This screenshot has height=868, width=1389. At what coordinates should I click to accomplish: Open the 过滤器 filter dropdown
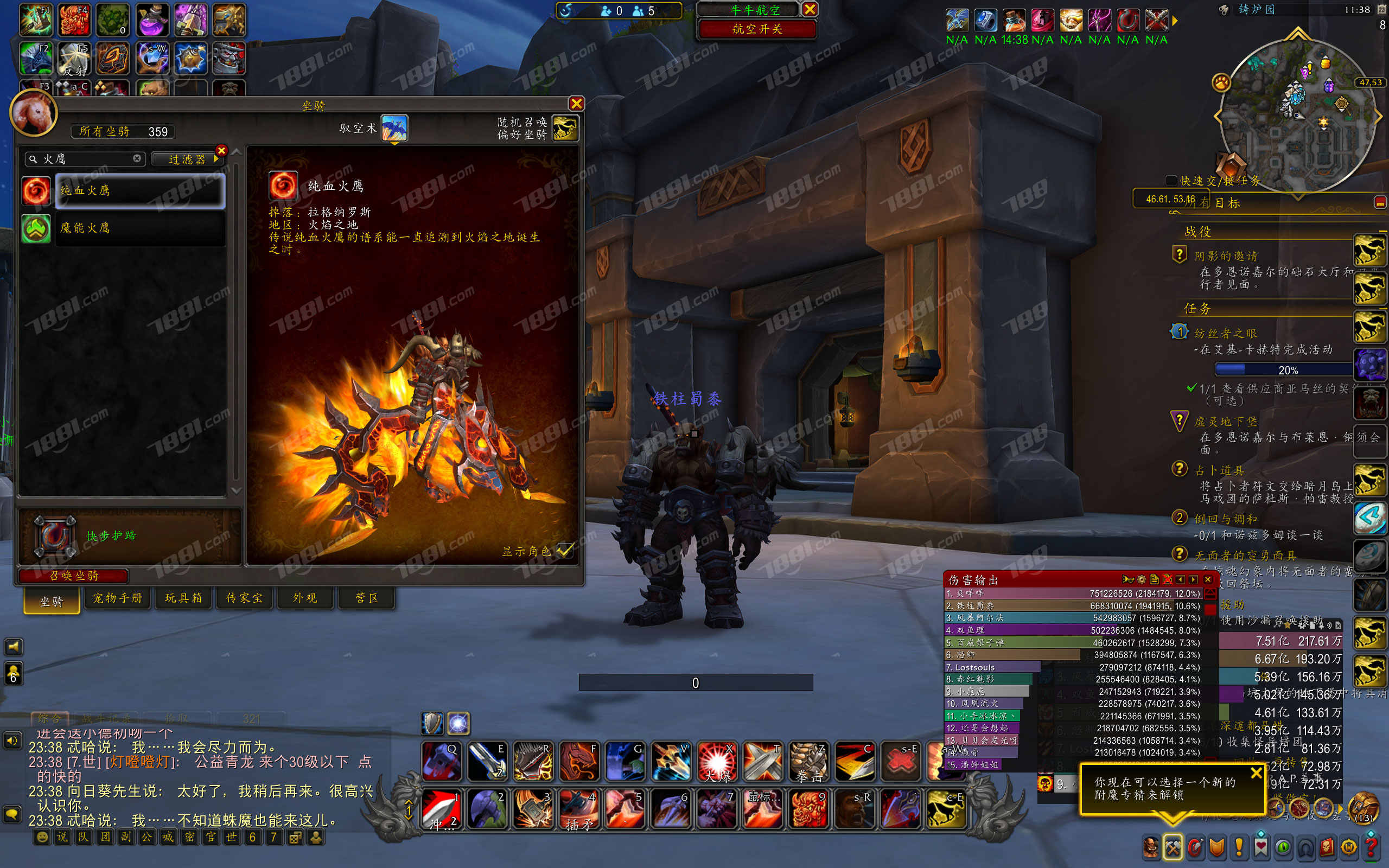[187, 159]
